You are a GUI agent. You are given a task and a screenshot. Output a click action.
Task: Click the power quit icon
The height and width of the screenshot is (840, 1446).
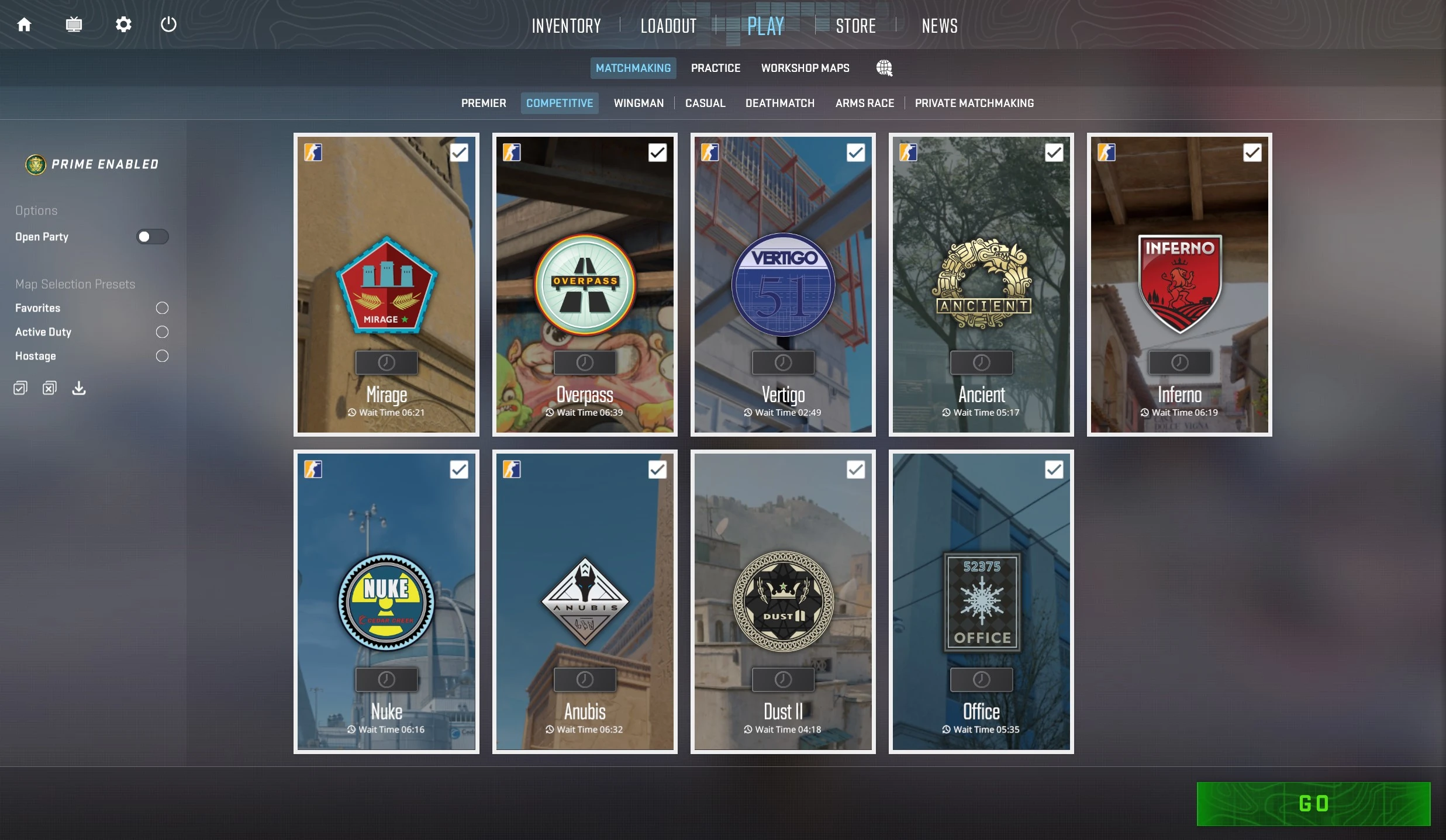coord(168,25)
